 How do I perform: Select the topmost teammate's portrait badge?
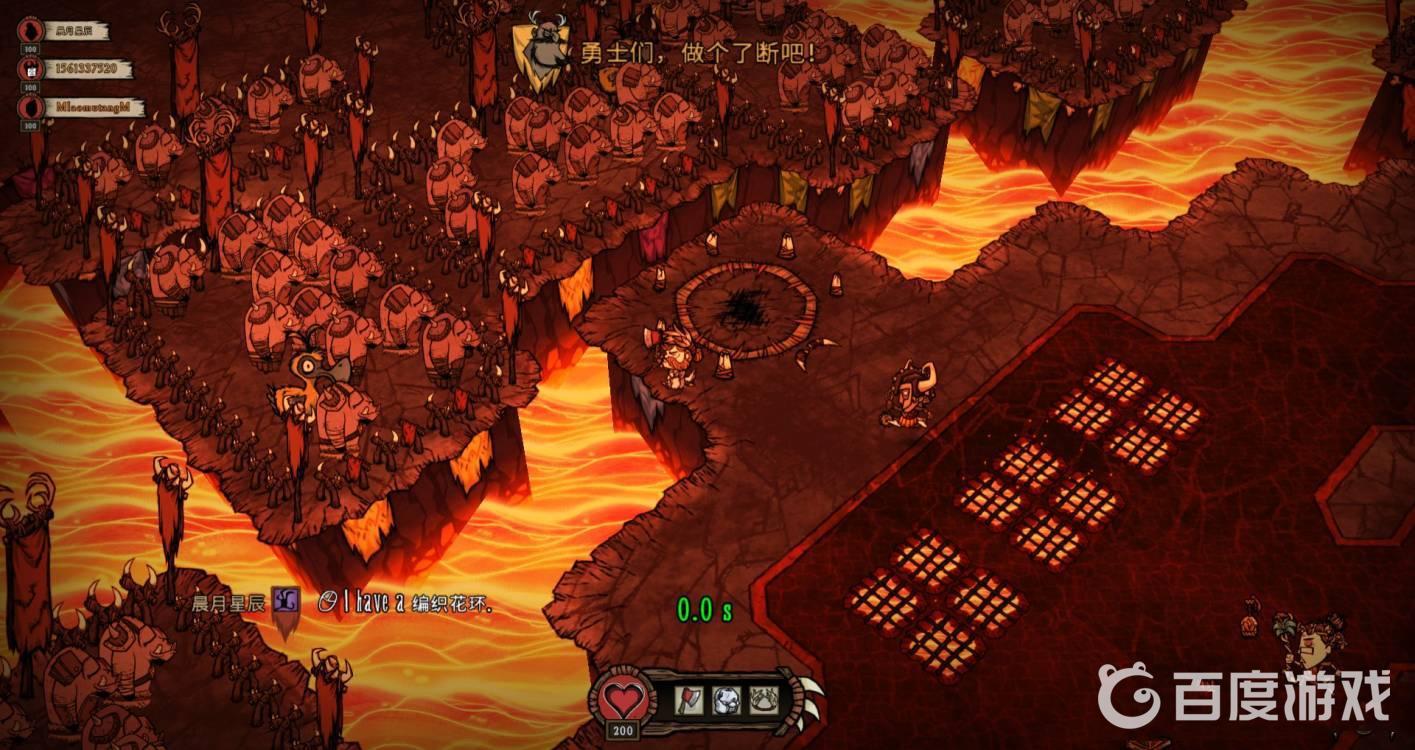tap(31, 30)
